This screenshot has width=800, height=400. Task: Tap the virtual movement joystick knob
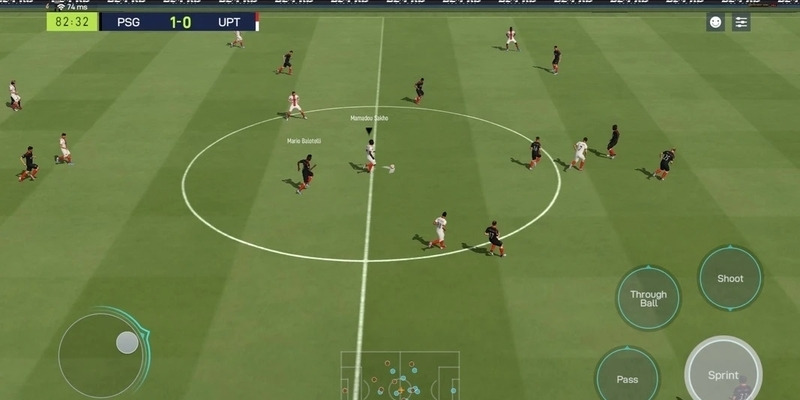[127, 343]
